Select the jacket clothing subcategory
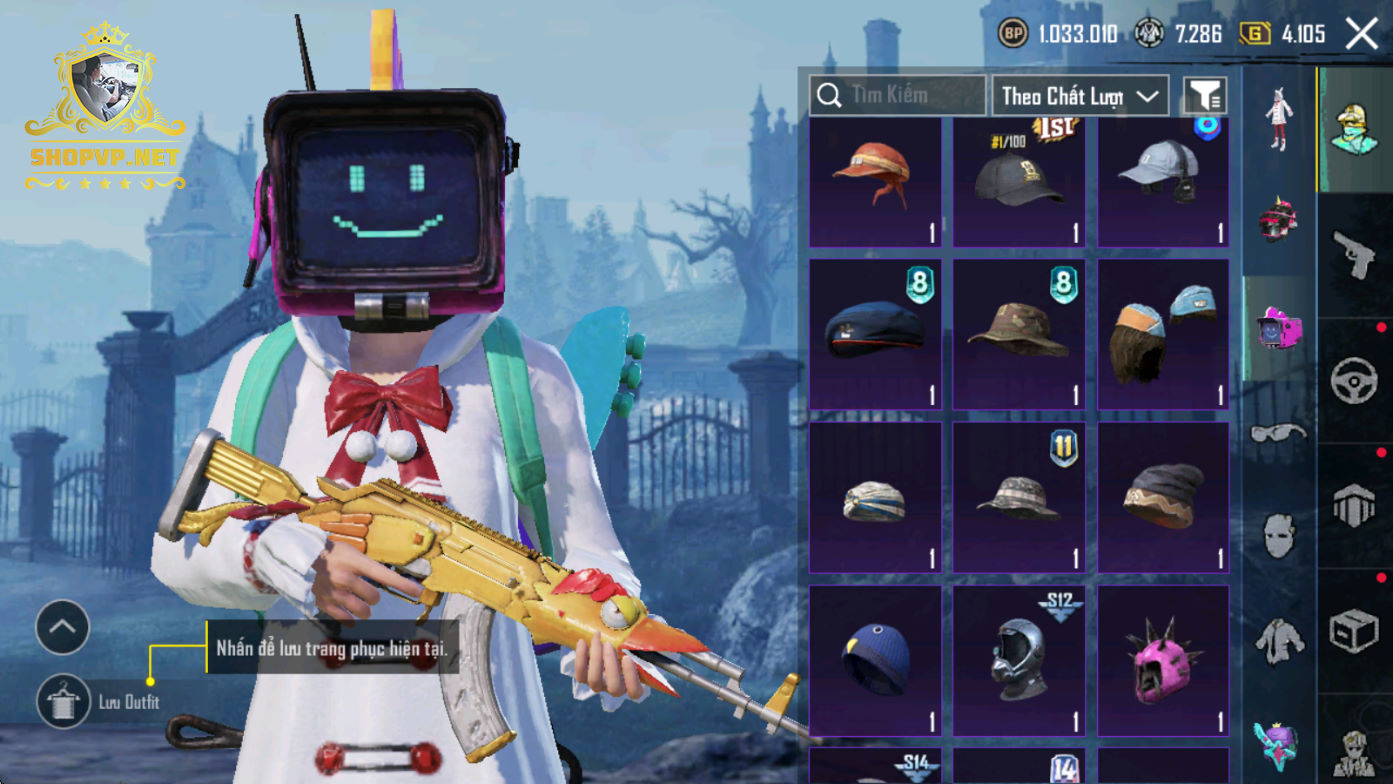This screenshot has width=1393, height=784. [1279, 640]
